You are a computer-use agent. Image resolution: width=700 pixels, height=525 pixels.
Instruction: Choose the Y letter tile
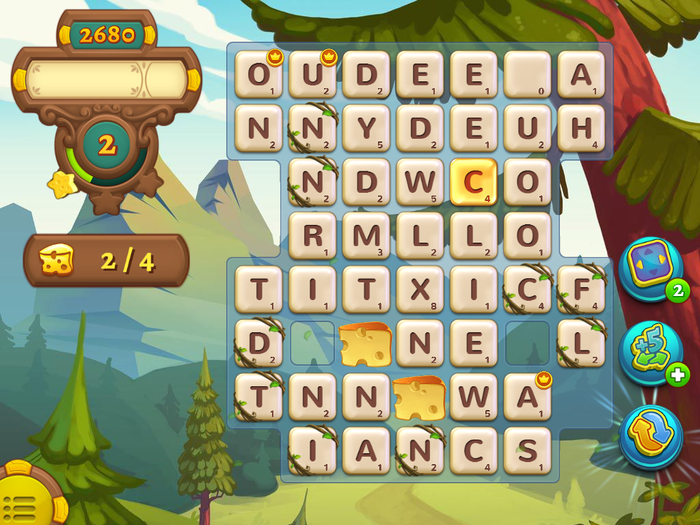click(x=365, y=128)
